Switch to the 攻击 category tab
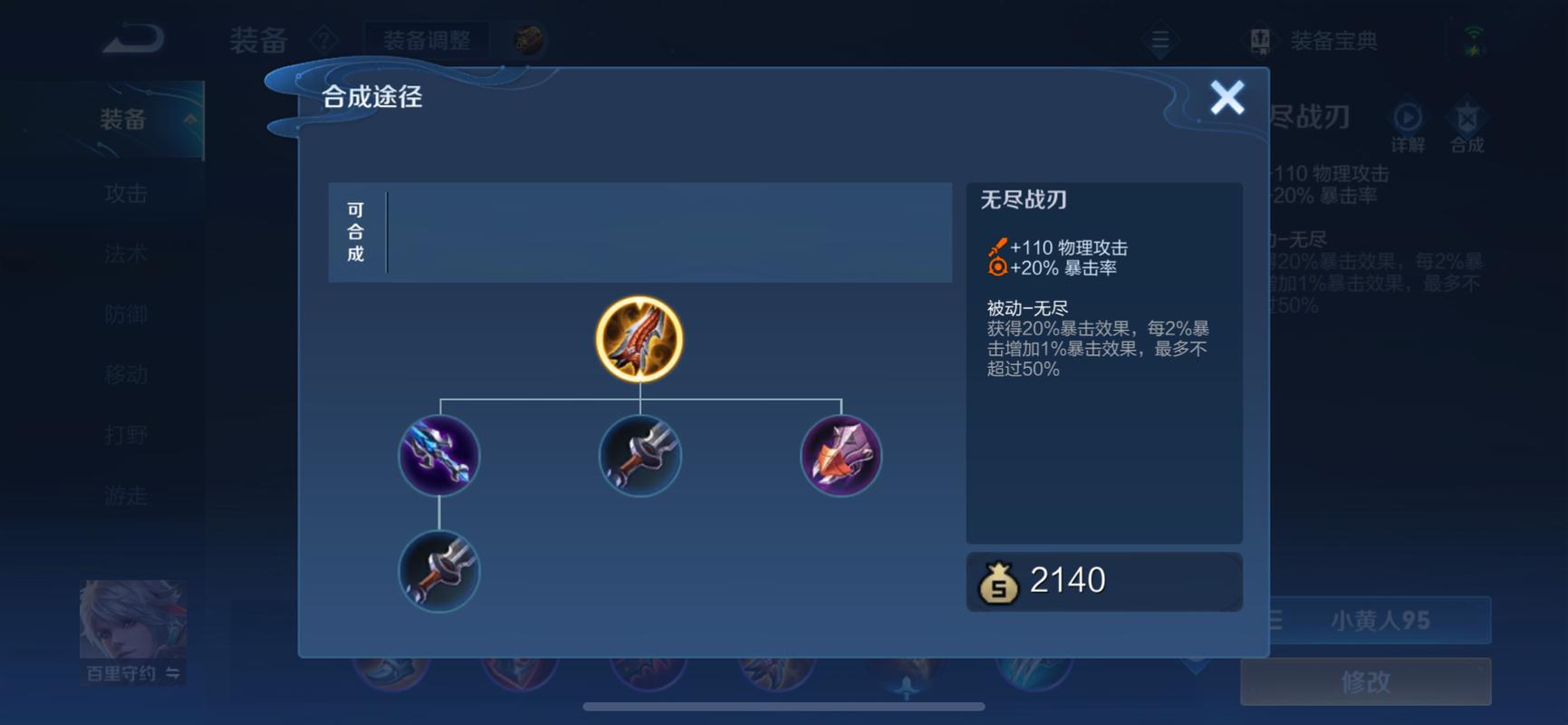1568x725 pixels. pyautogui.click(x=124, y=193)
